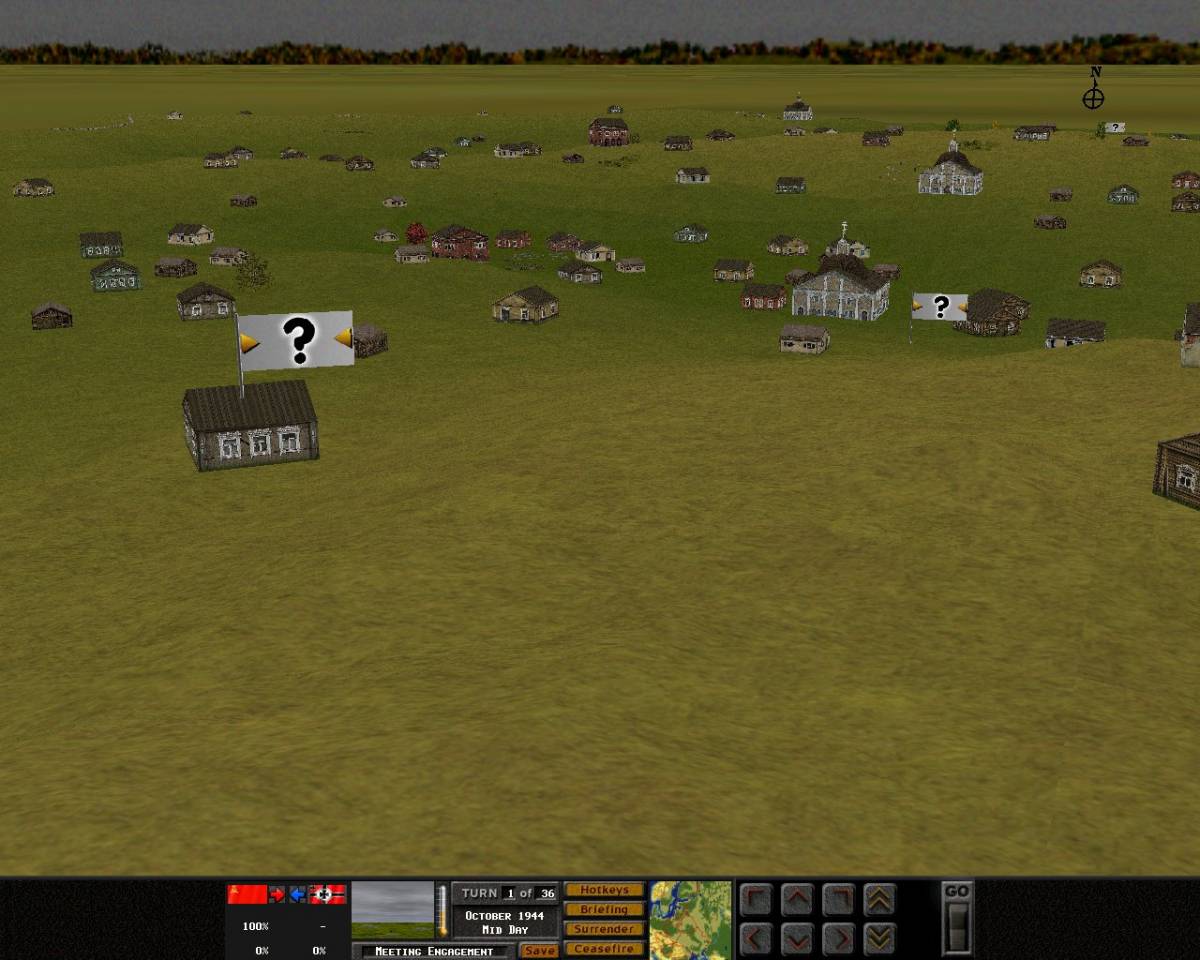The height and width of the screenshot is (960, 1200).
Task: Move the camera forward with up arrow
Action: (797, 899)
